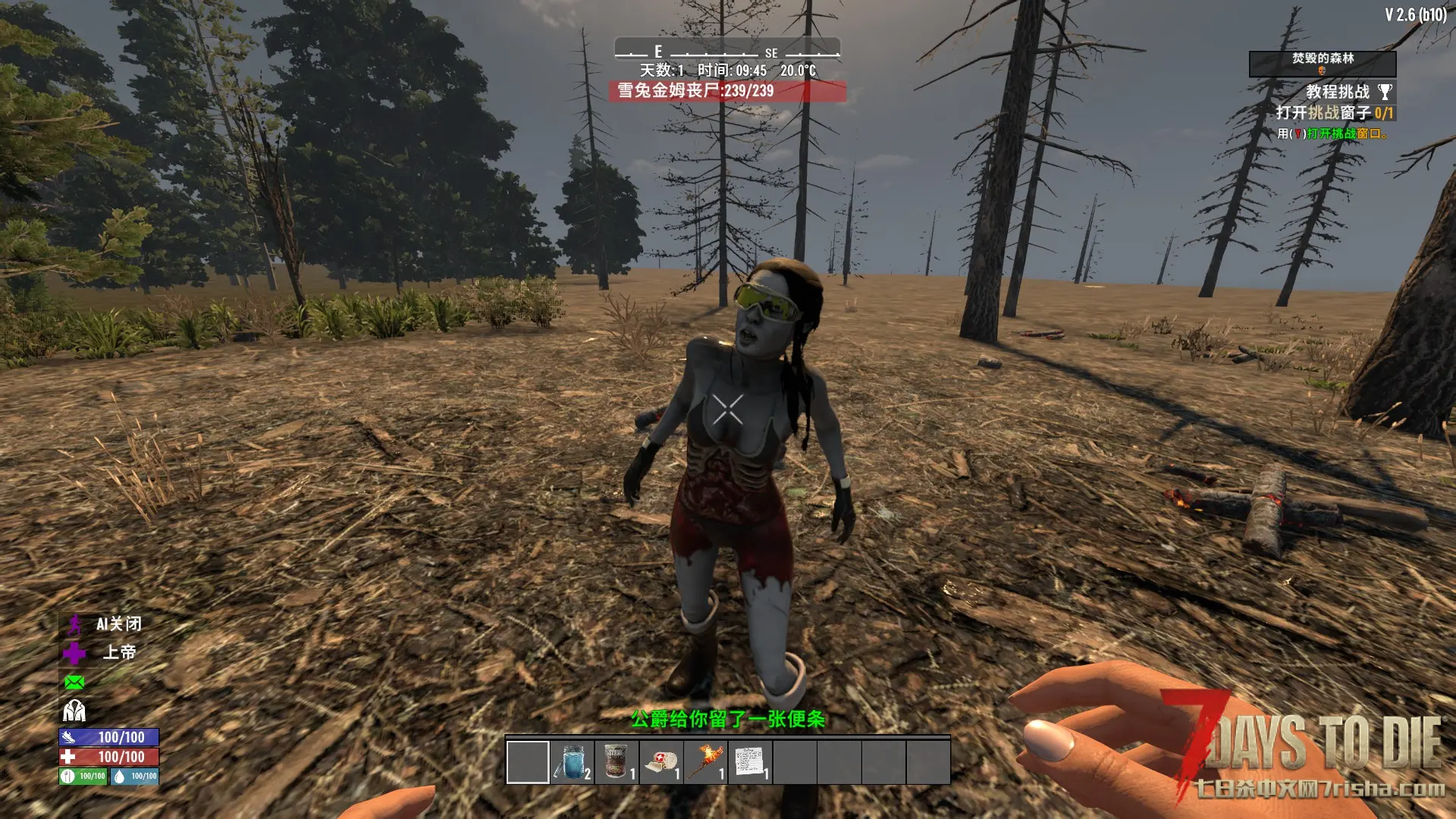Open the tutorial challenge tracker trophy
Image resolution: width=1456 pixels, height=819 pixels.
1385,92
